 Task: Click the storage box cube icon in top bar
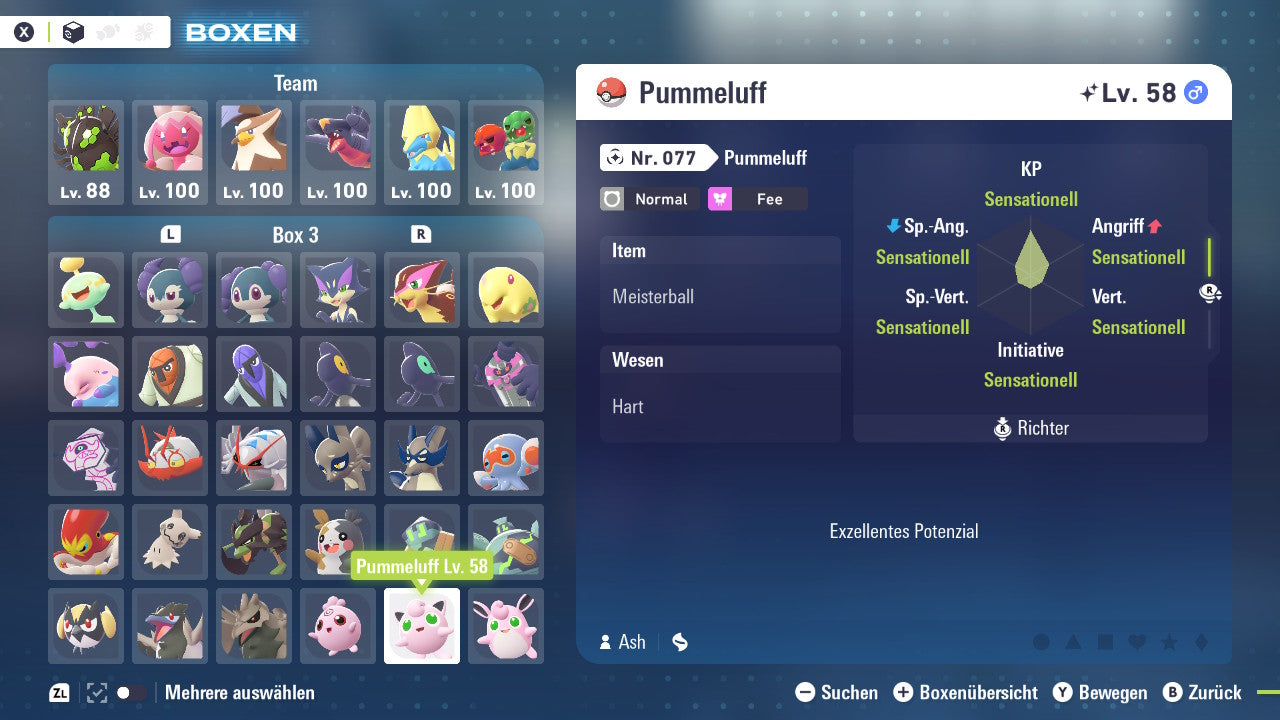(x=70, y=31)
